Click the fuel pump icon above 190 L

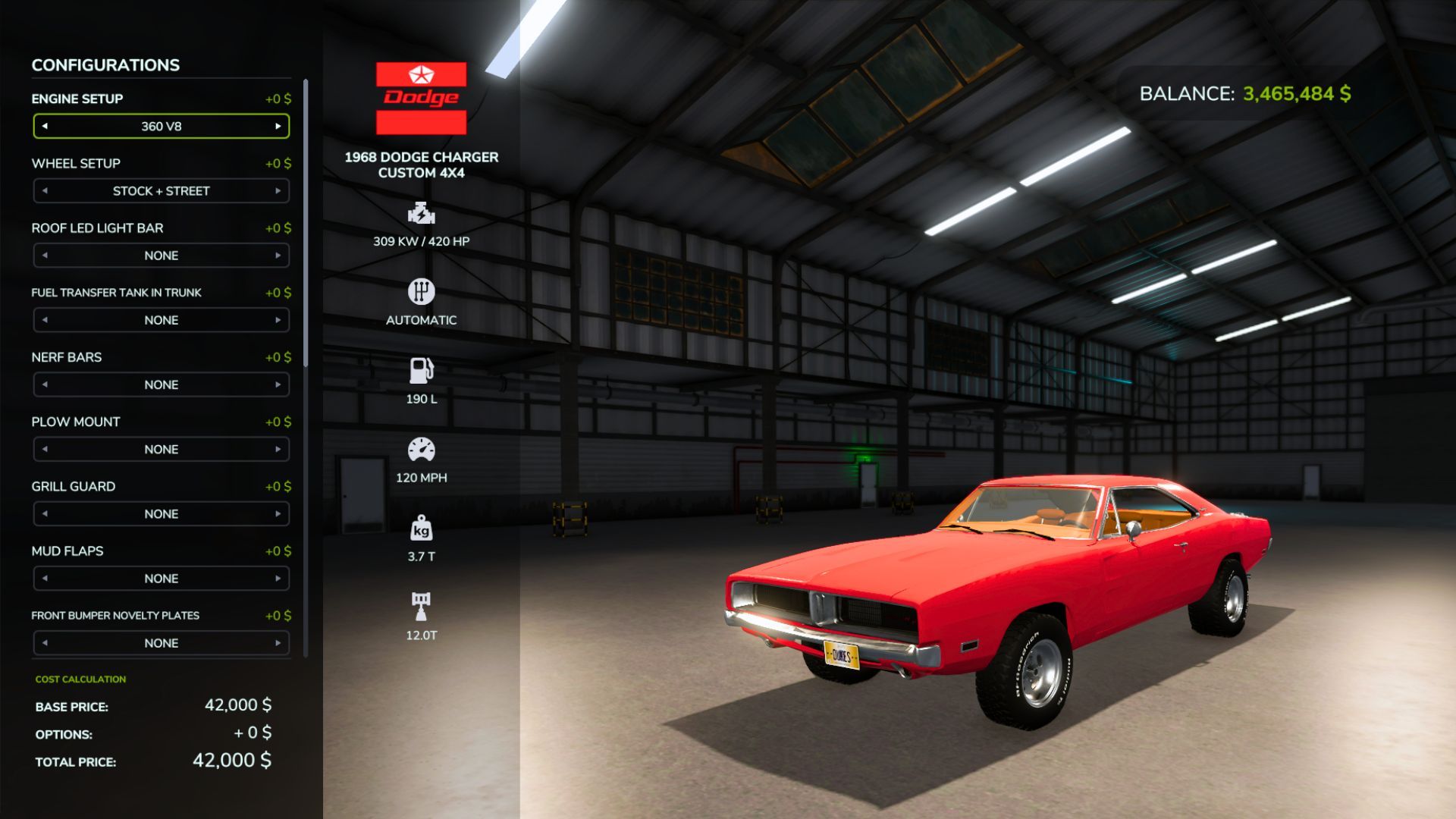(x=421, y=372)
